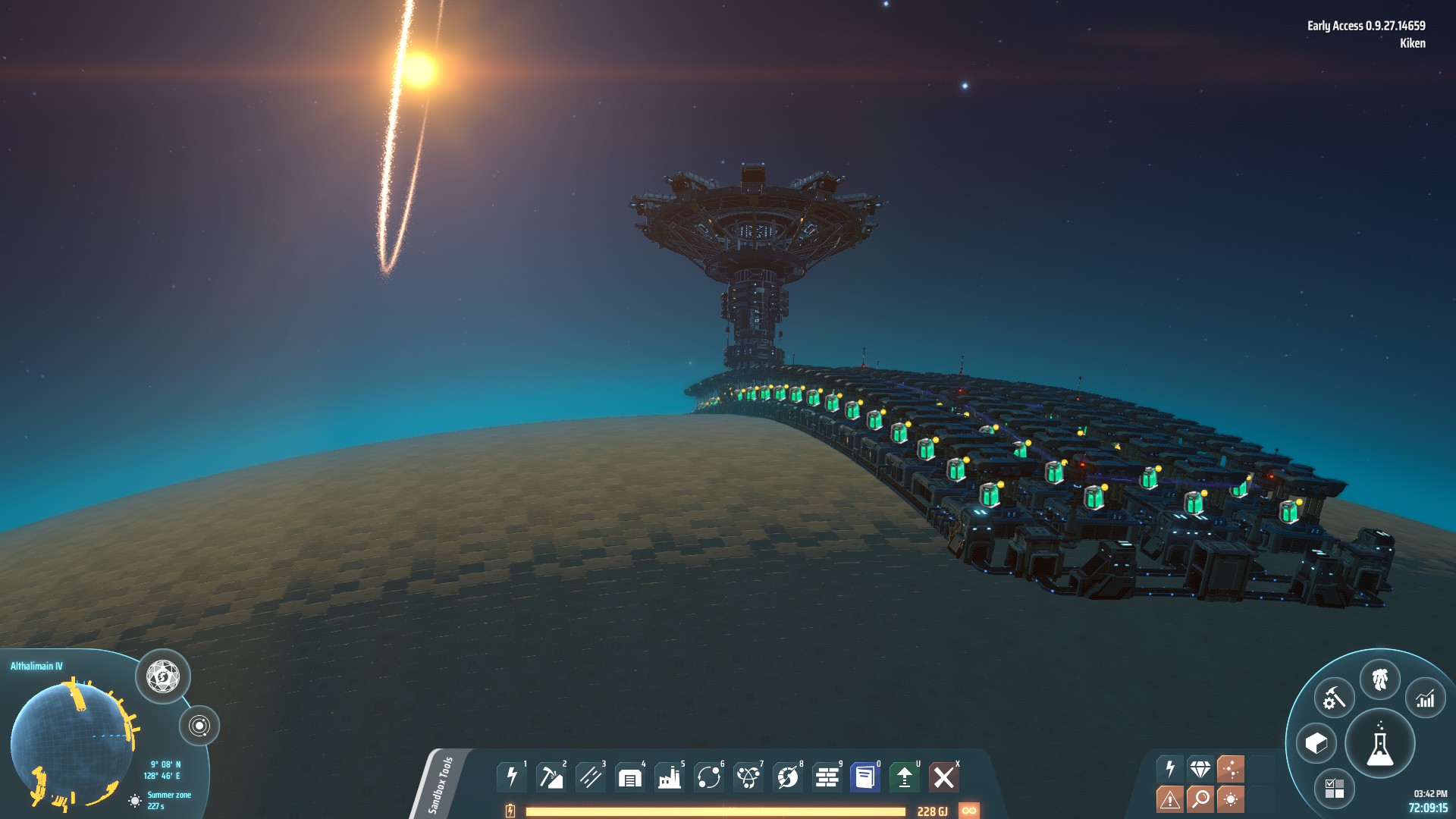The image size is (1456, 819).
Task: Open the power build category (lightning bolt)
Action: tap(512, 777)
